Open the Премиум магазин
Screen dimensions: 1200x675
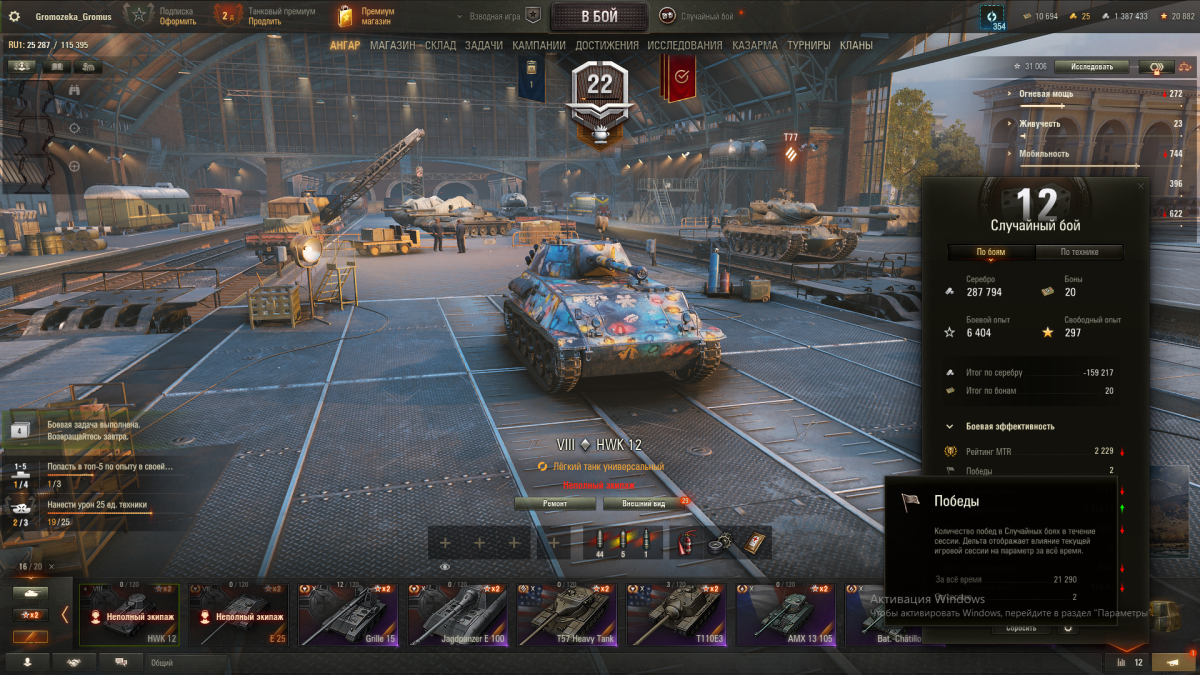click(366, 16)
